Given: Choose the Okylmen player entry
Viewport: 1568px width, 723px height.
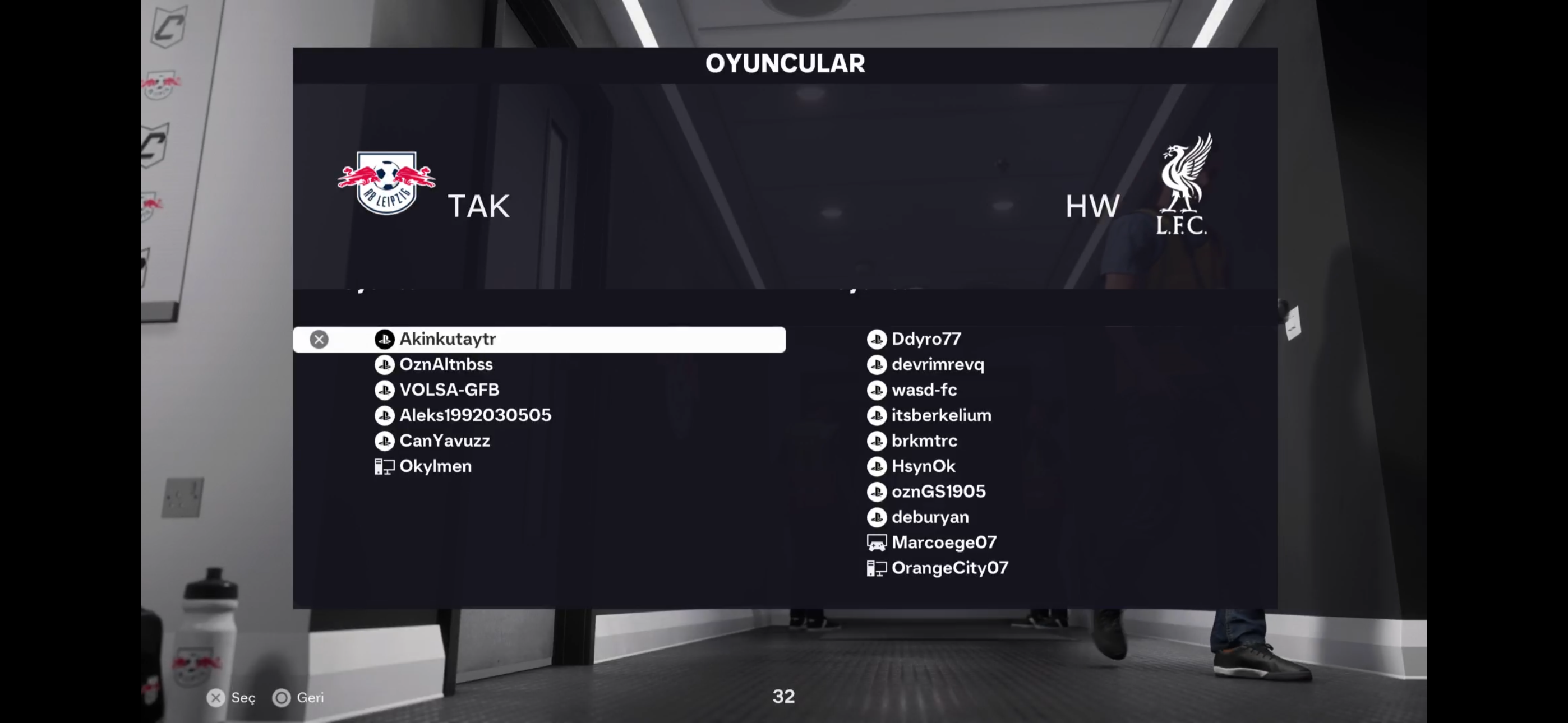Looking at the screenshot, I should 435,466.
